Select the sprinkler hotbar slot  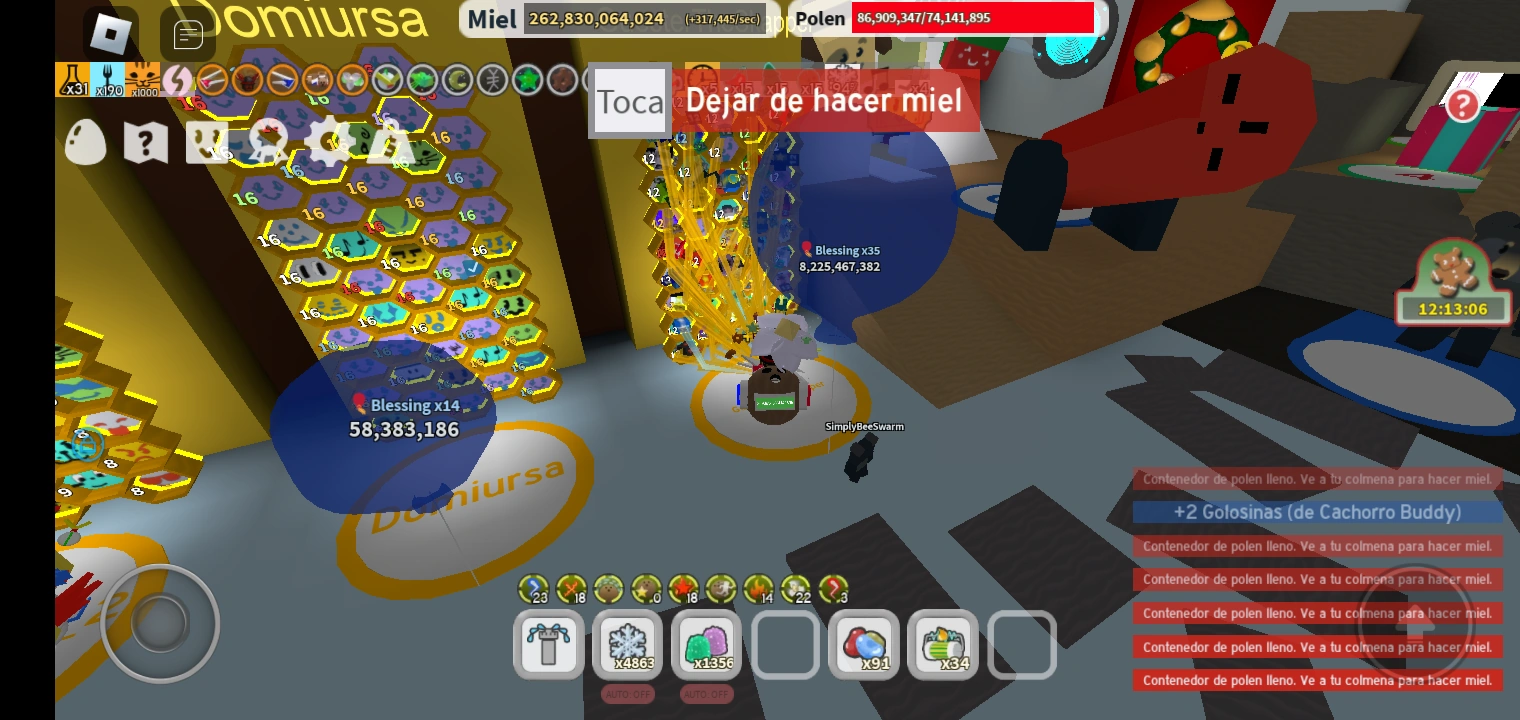548,645
